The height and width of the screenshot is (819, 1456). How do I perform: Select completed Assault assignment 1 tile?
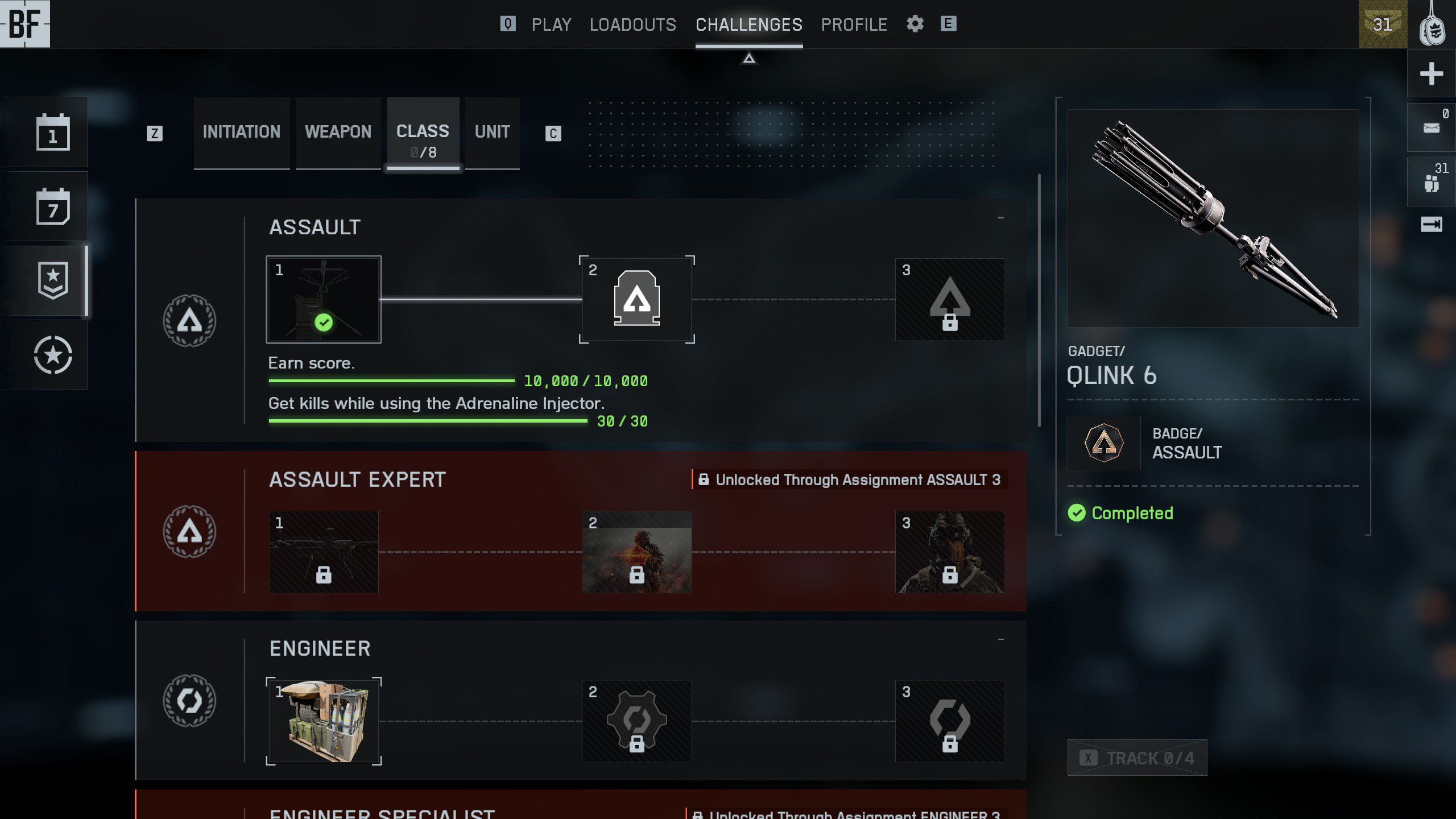coord(324,299)
